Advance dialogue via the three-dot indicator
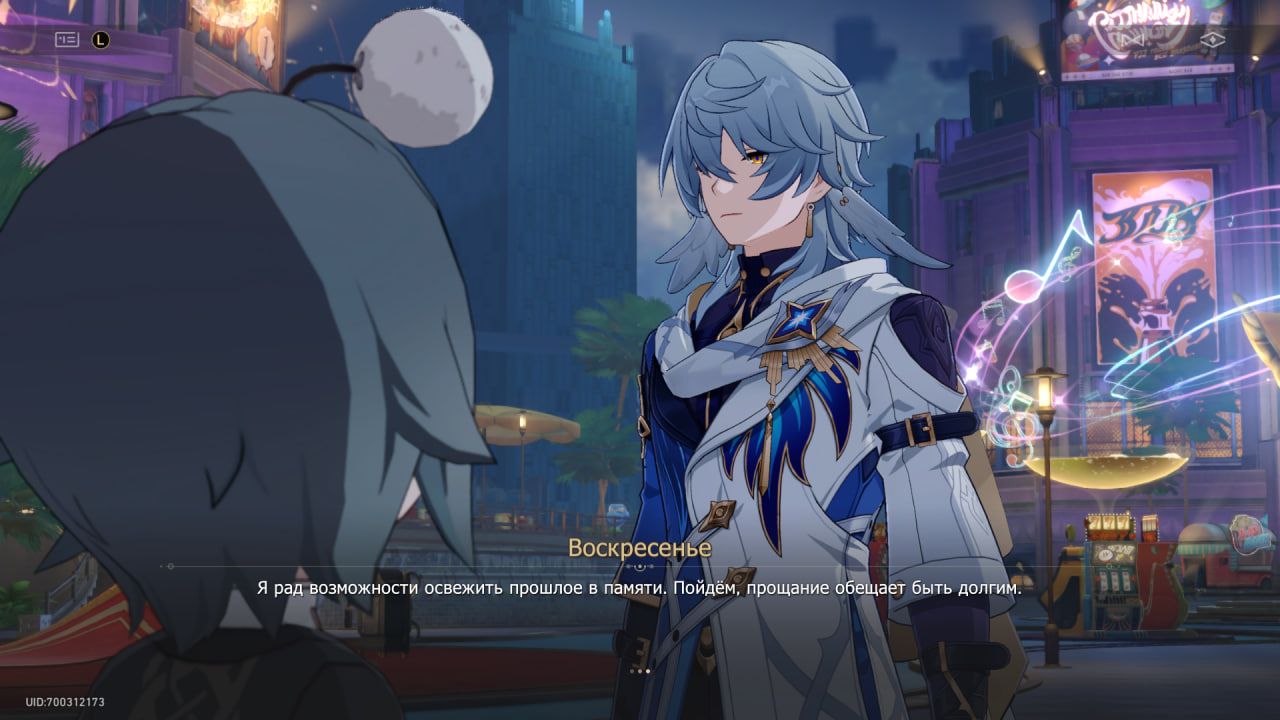Viewport: 1280px width, 720px height. click(x=640, y=671)
